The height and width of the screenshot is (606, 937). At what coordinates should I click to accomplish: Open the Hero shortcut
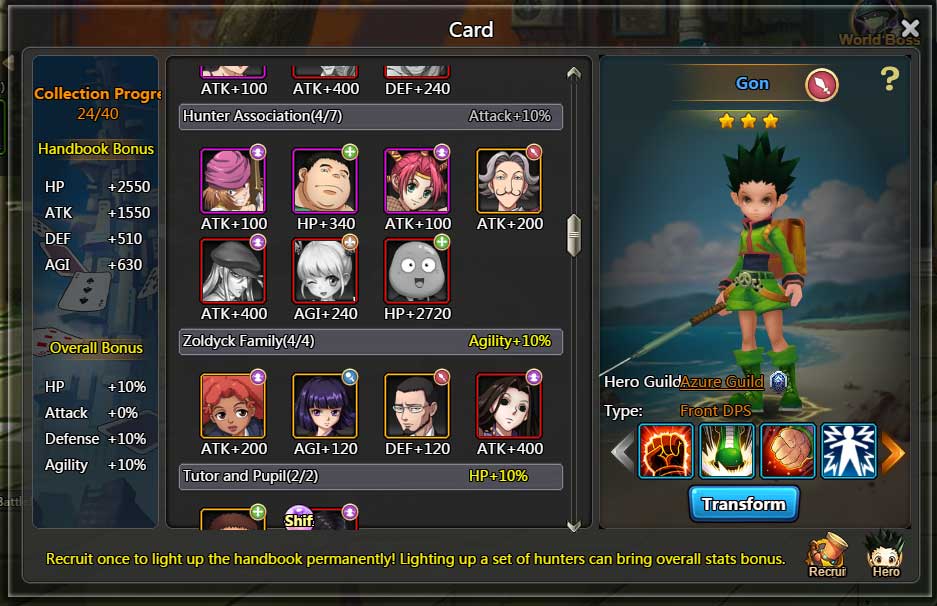pos(885,553)
